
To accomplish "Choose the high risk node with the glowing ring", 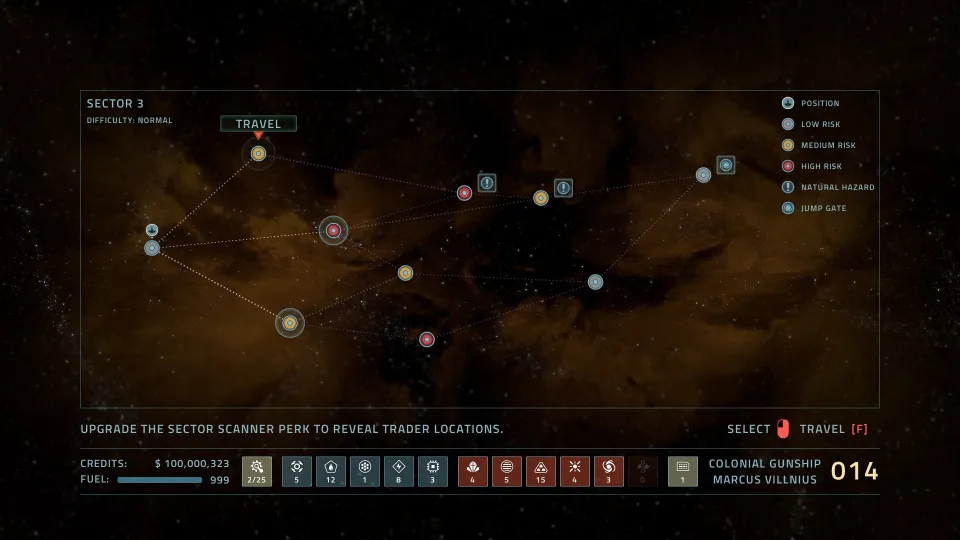I will click(334, 231).
